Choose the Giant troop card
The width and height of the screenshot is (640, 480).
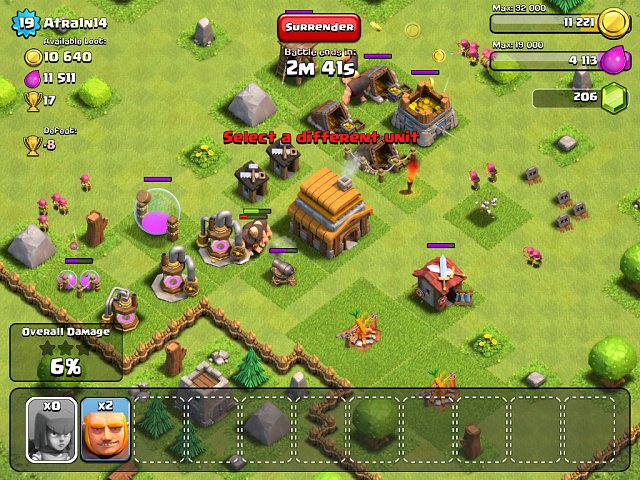point(105,430)
